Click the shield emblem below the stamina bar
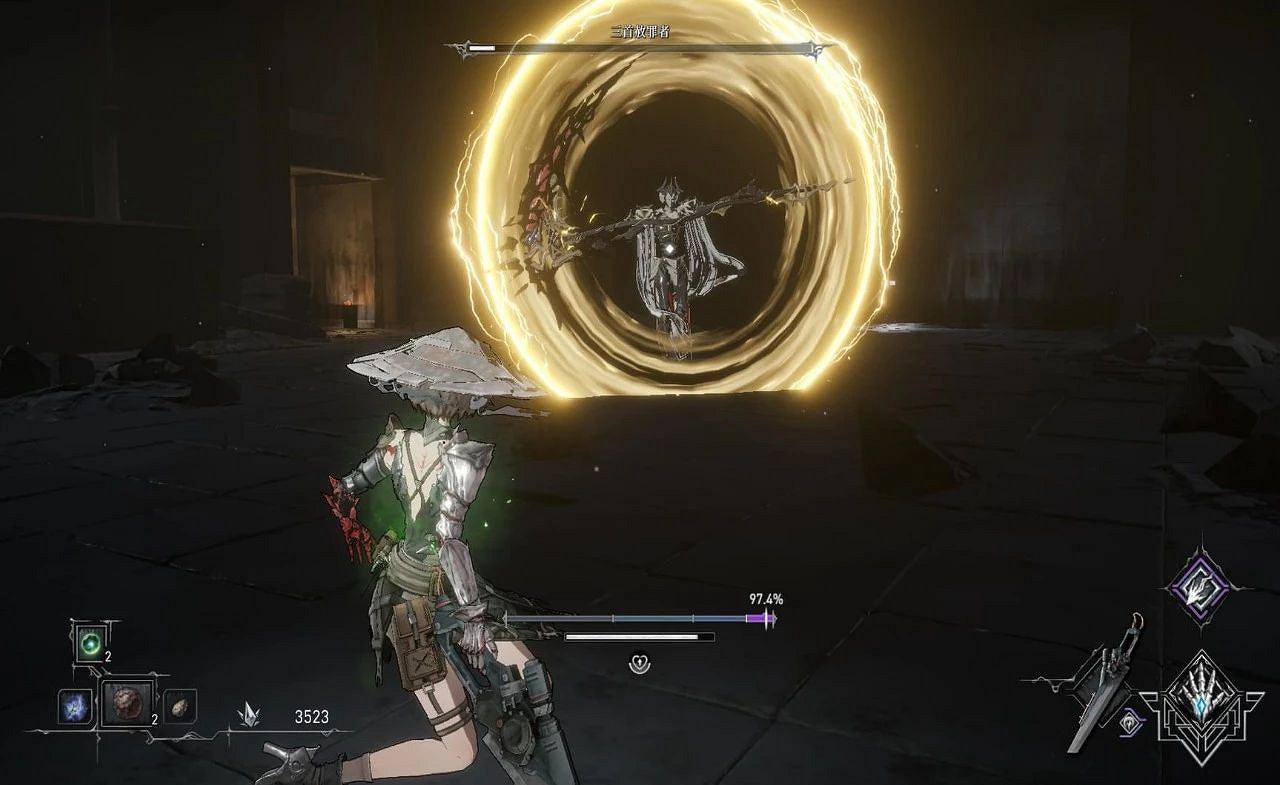1280x785 pixels. (640, 660)
